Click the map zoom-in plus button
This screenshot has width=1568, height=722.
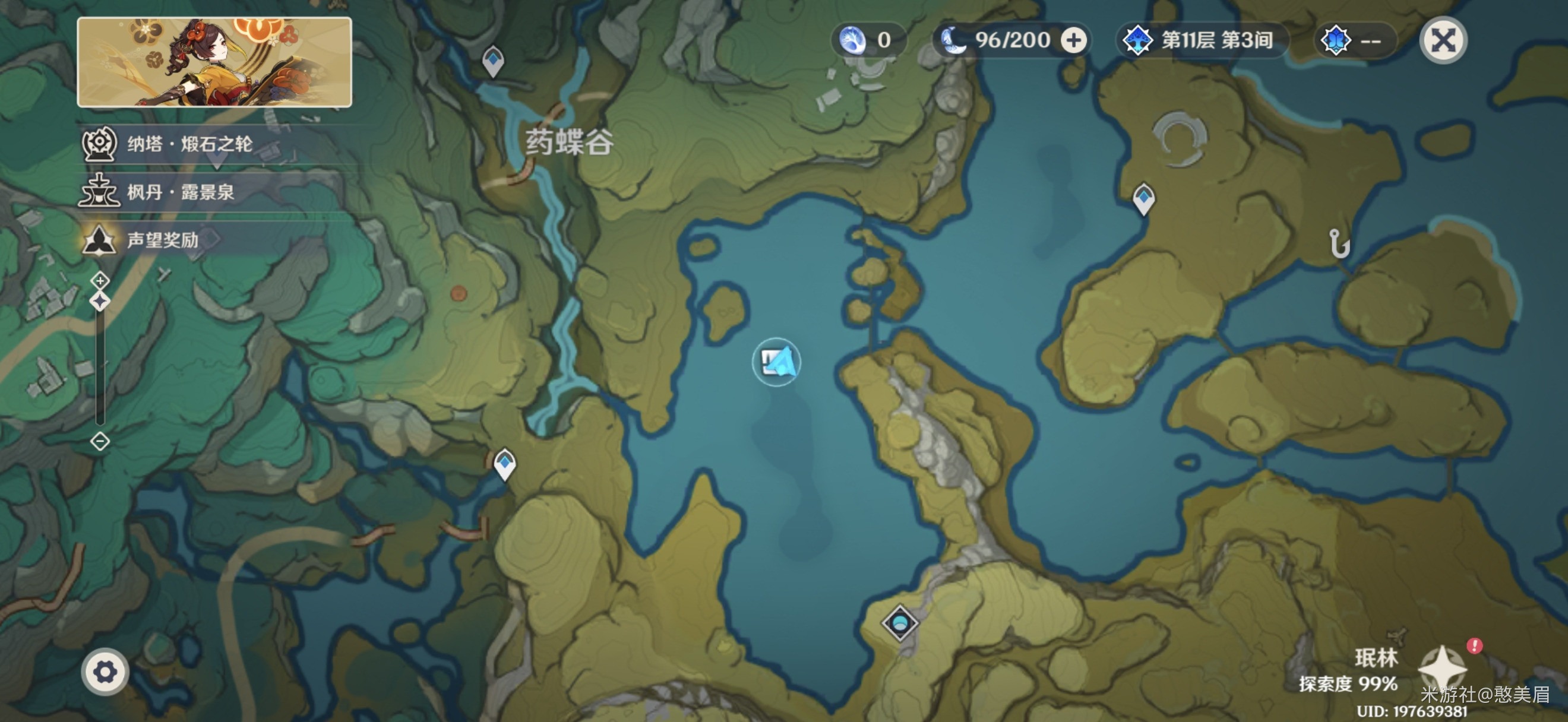(100, 280)
